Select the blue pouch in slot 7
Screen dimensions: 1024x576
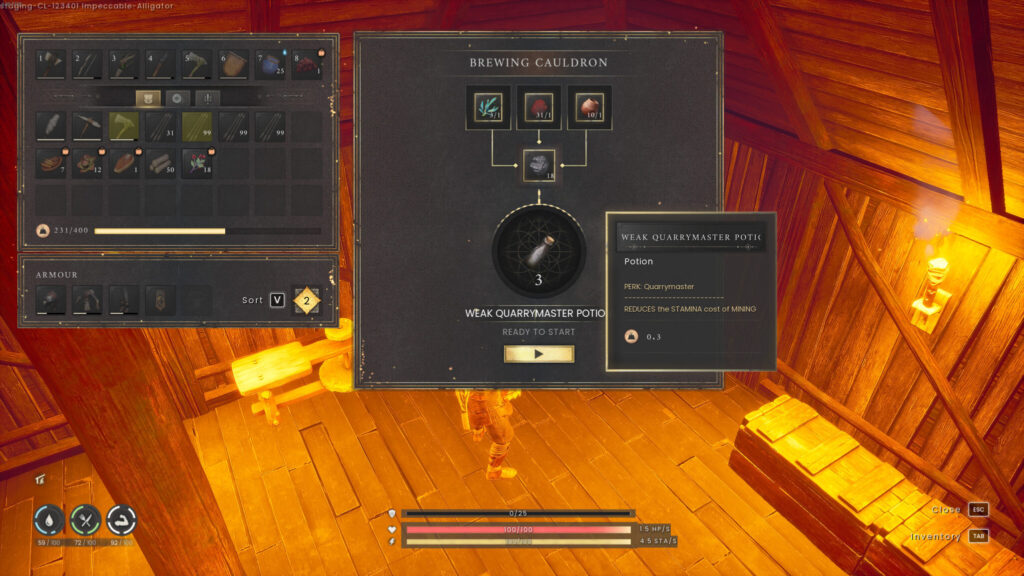pyautogui.click(x=271, y=65)
